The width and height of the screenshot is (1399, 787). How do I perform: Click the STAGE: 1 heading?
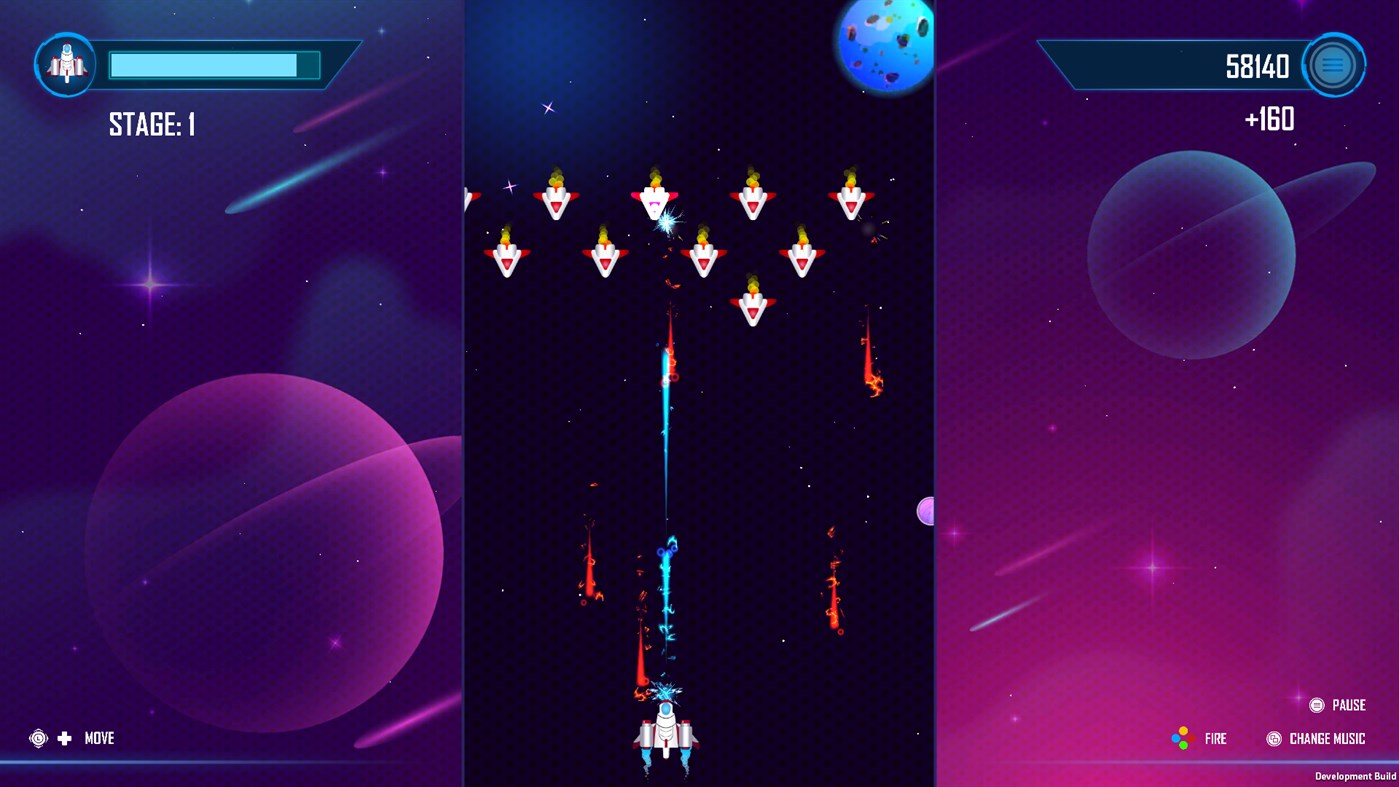(x=150, y=125)
